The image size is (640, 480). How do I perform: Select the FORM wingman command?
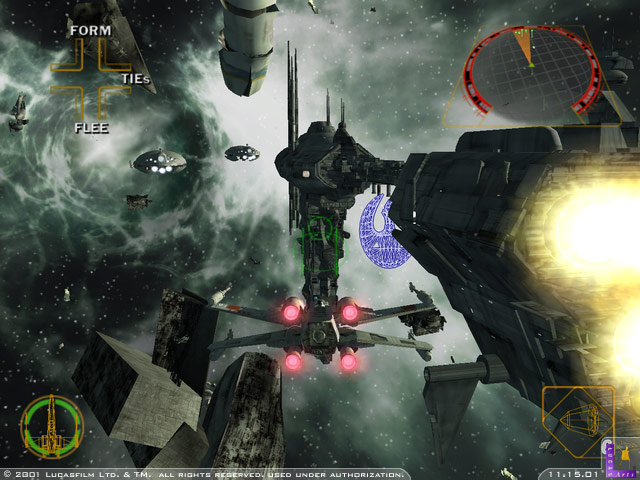89,31
